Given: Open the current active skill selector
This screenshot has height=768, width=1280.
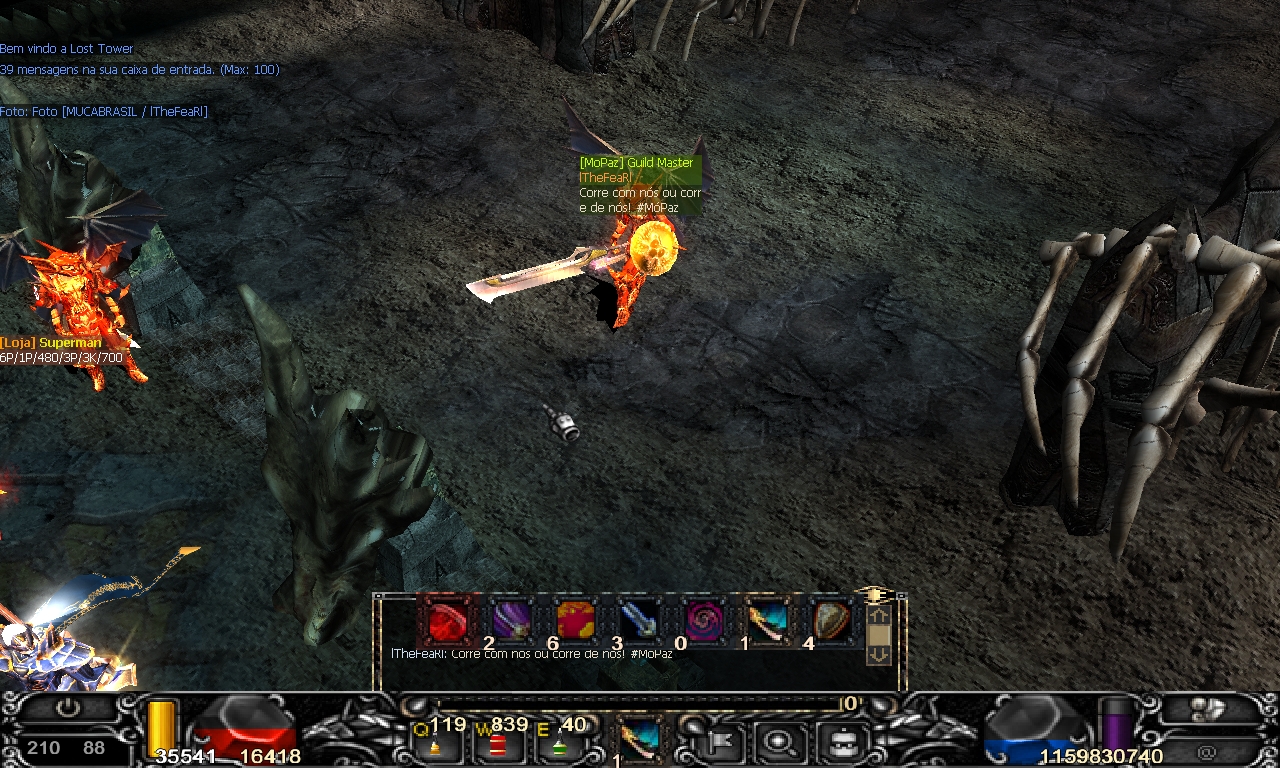Looking at the screenshot, I should 638,738.
